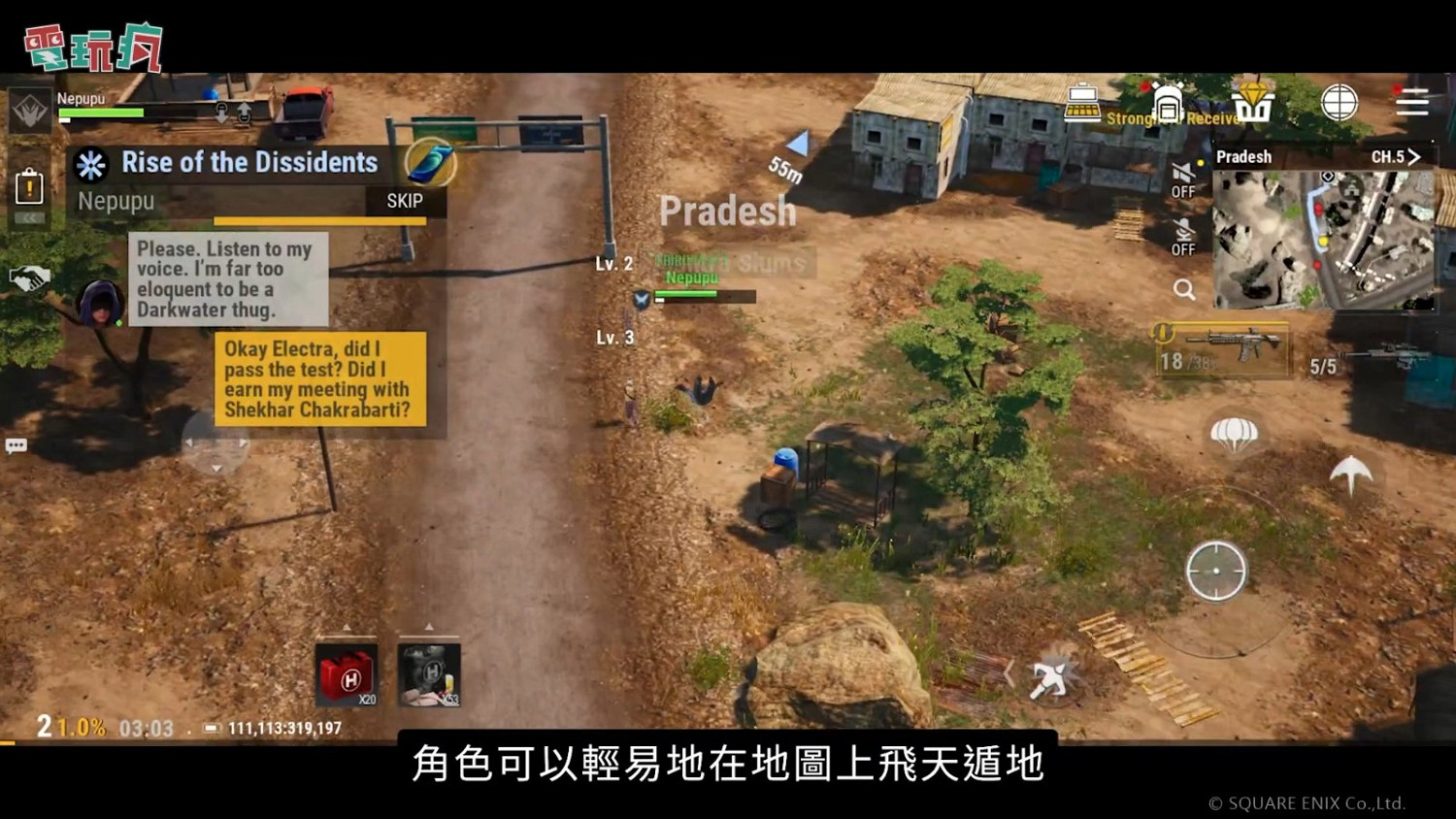Open the gem shop basket icon
This screenshot has height=819, width=1456.
pyautogui.click(x=1252, y=105)
